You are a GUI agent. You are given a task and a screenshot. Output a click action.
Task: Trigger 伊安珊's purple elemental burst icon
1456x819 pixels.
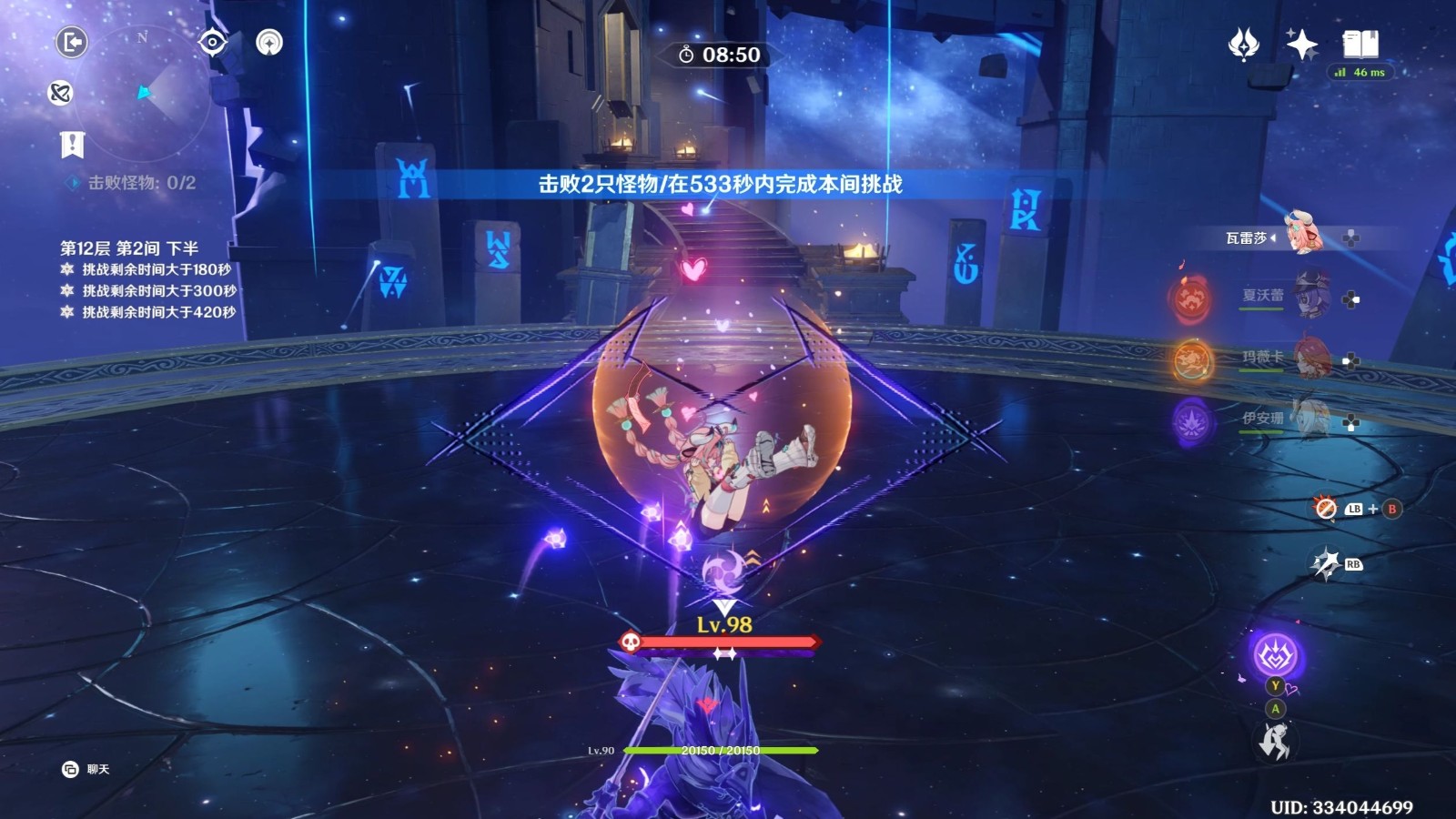tap(1192, 421)
